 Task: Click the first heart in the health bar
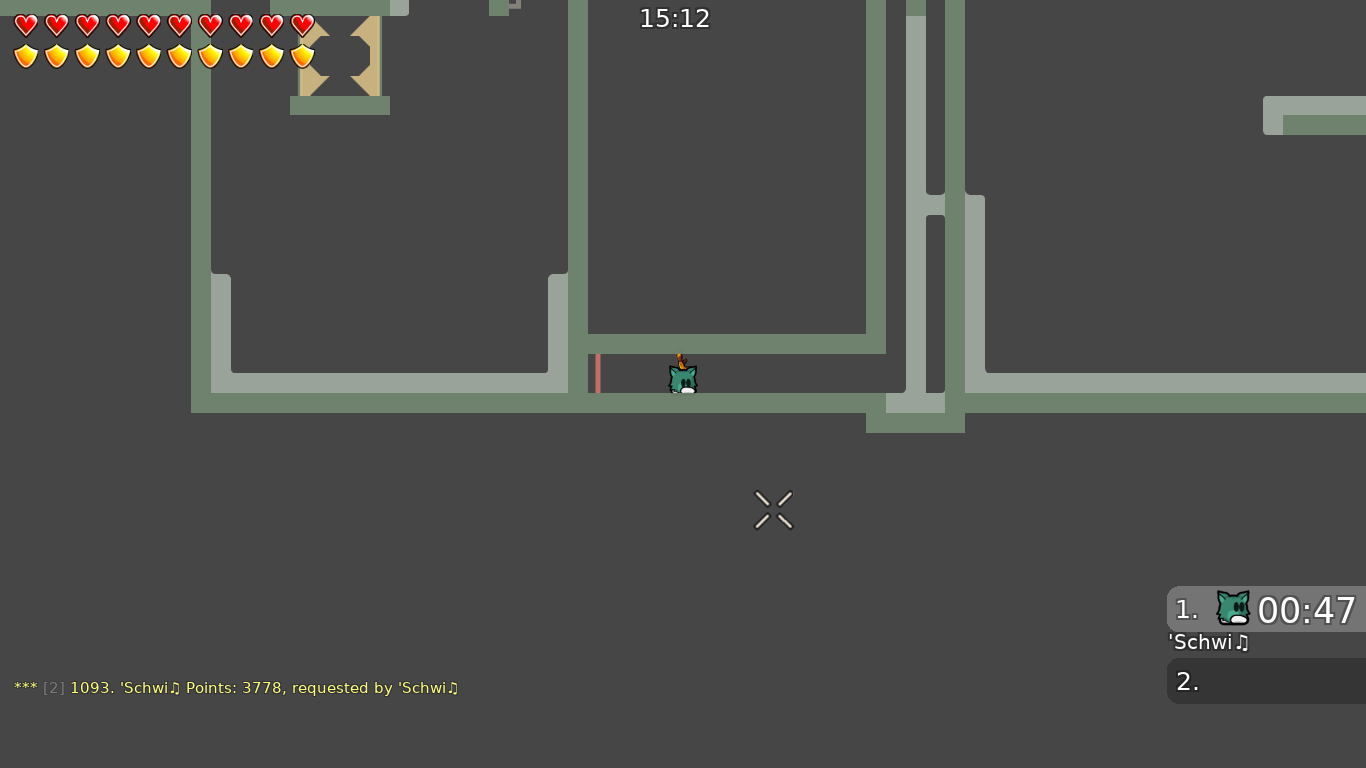click(x=26, y=25)
